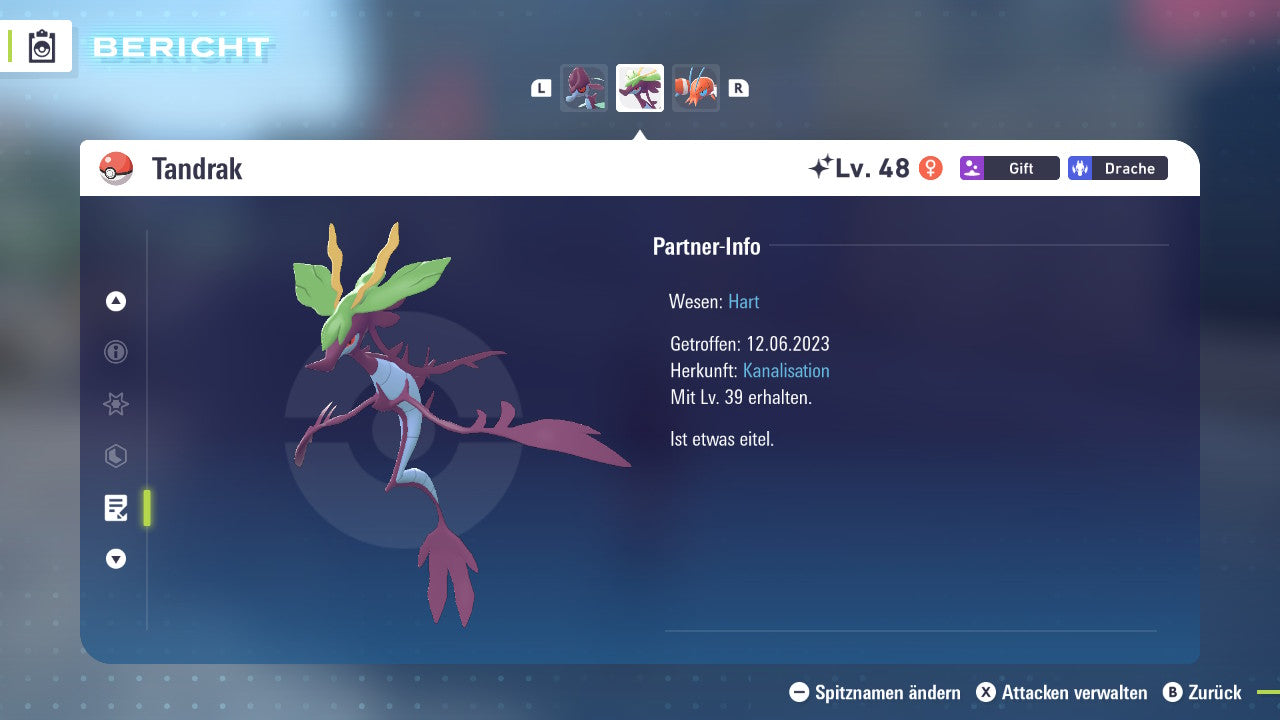1280x720 pixels.
Task: Open the Kanalisation origin link
Action: (x=786, y=370)
